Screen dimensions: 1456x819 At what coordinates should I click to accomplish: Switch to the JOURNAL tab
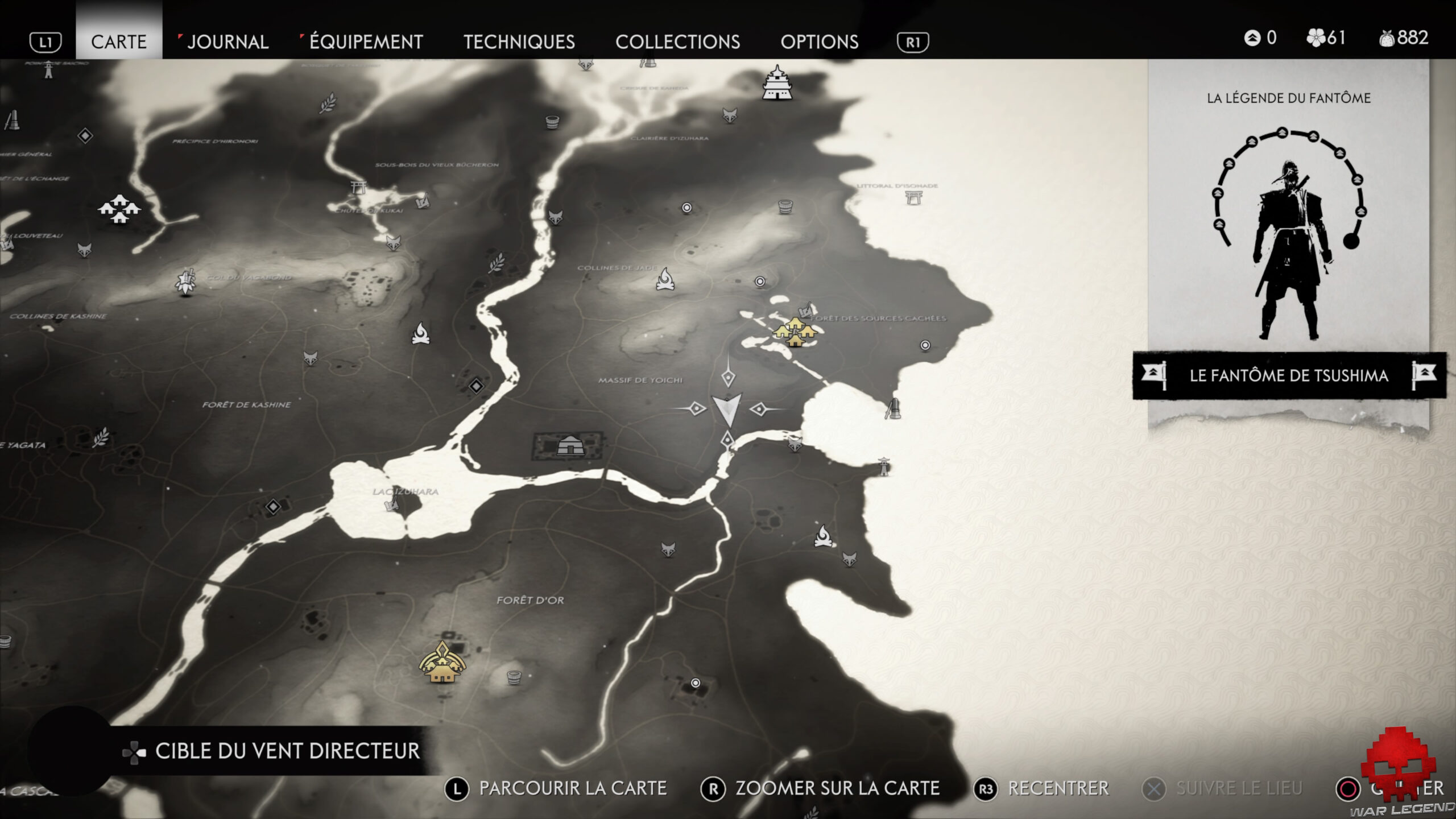227,42
